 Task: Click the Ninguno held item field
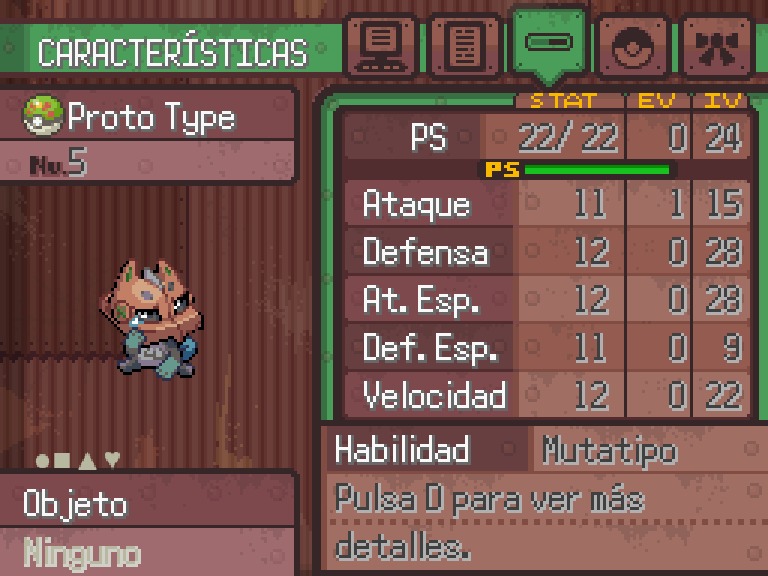point(82,551)
